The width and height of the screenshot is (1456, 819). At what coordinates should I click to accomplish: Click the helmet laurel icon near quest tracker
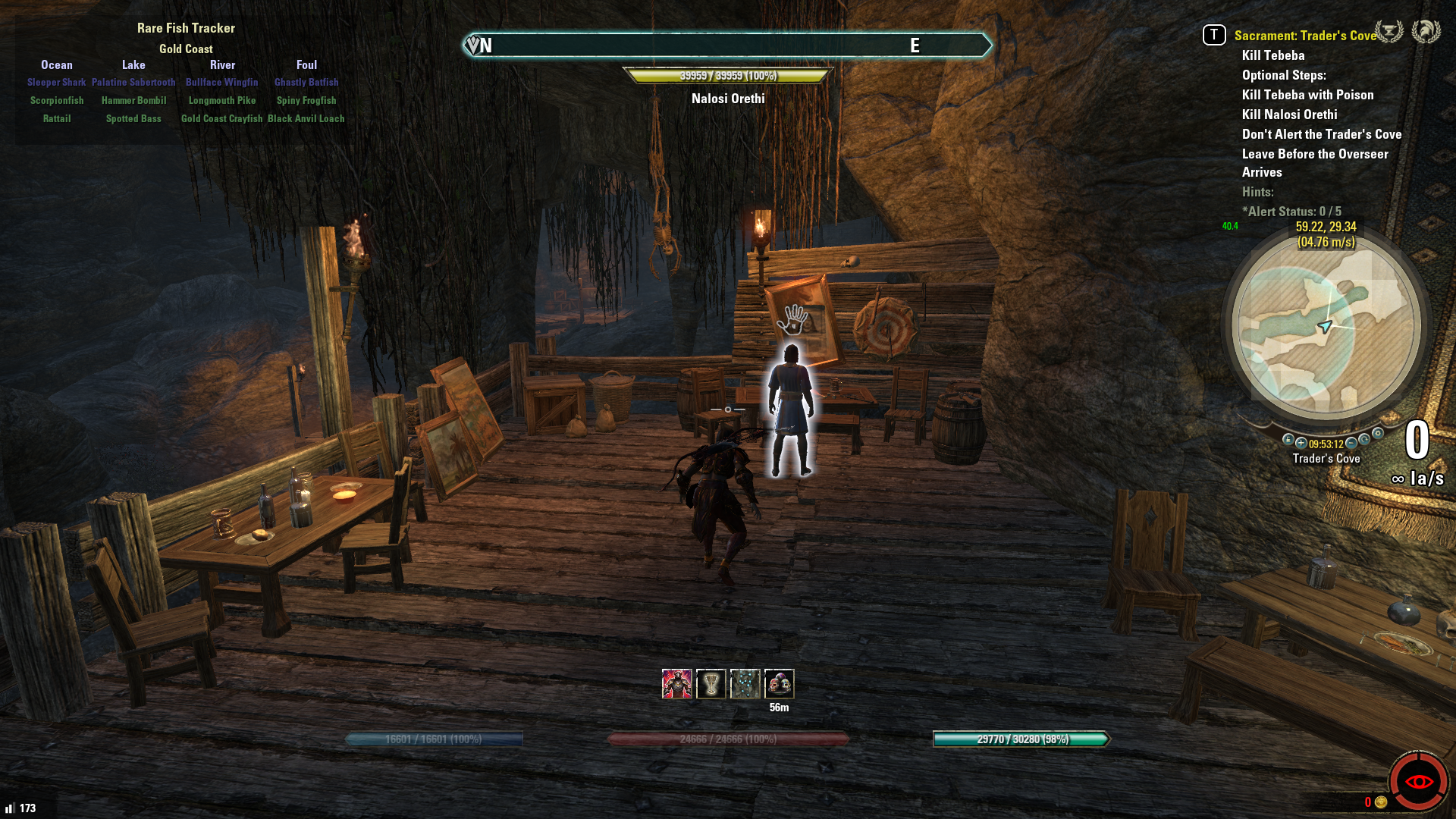point(1426,32)
